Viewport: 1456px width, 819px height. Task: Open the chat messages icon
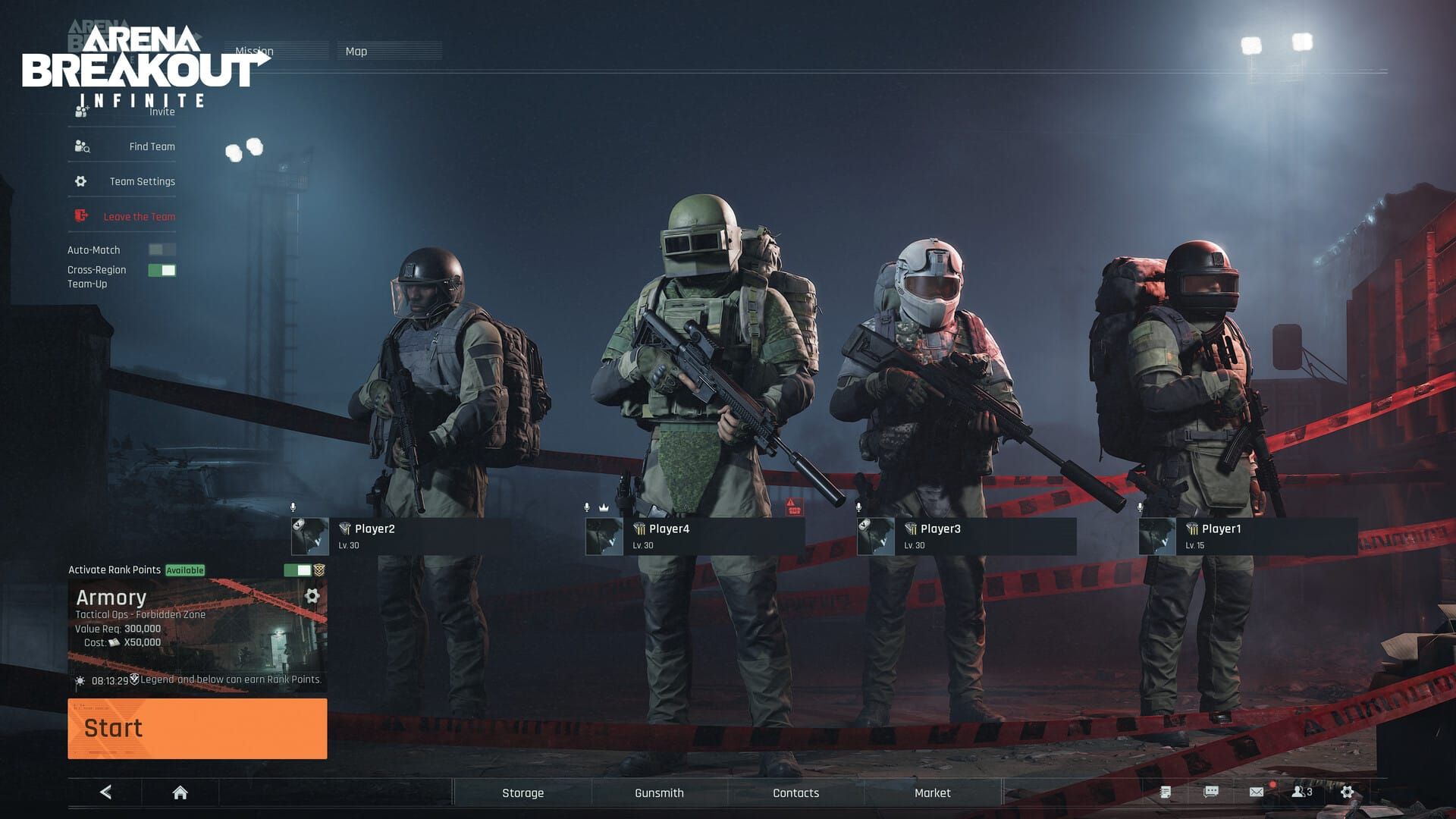point(1210,792)
